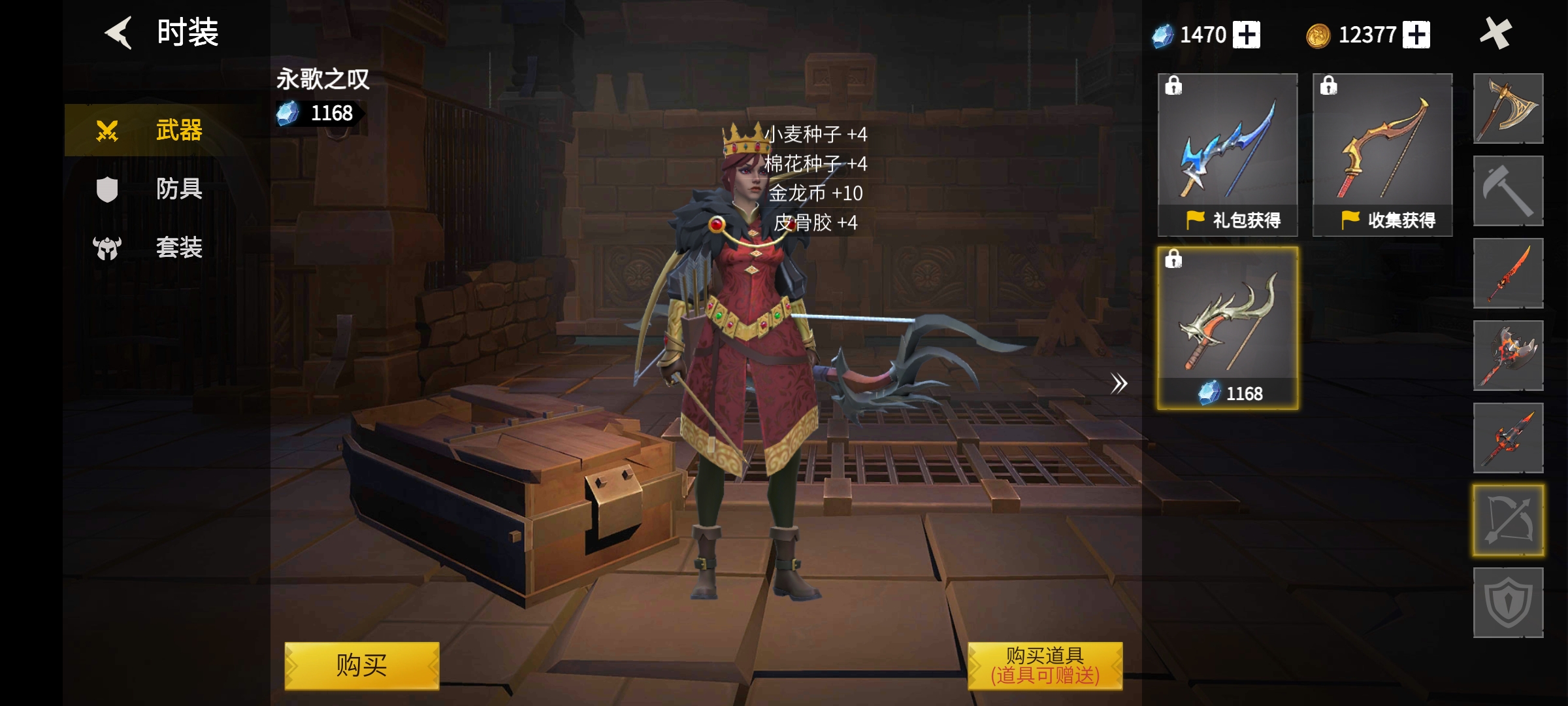Choose the red sword weapon category
1568x706 pixels.
click(1508, 273)
